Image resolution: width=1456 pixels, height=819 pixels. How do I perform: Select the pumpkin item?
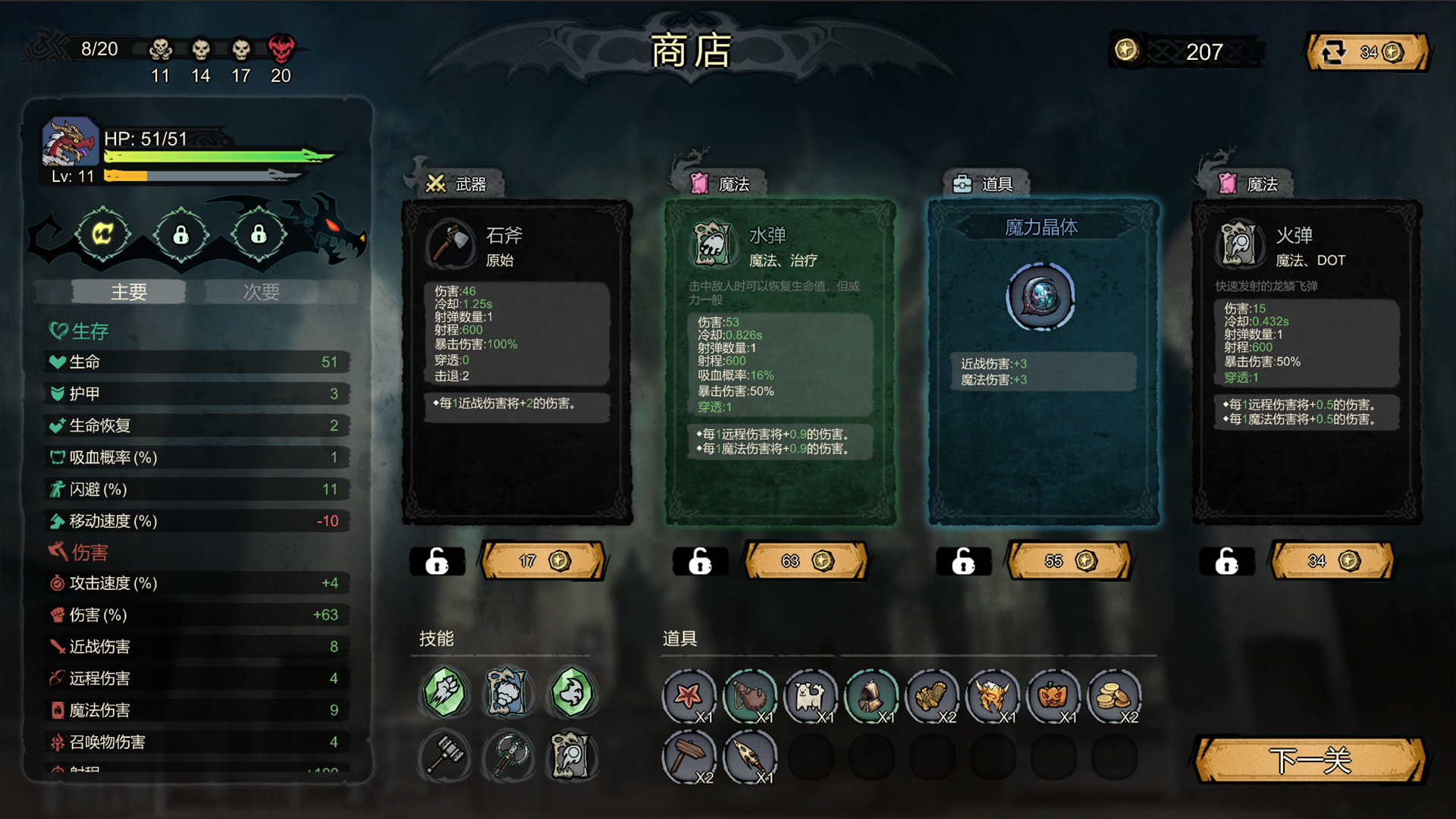tap(1053, 695)
